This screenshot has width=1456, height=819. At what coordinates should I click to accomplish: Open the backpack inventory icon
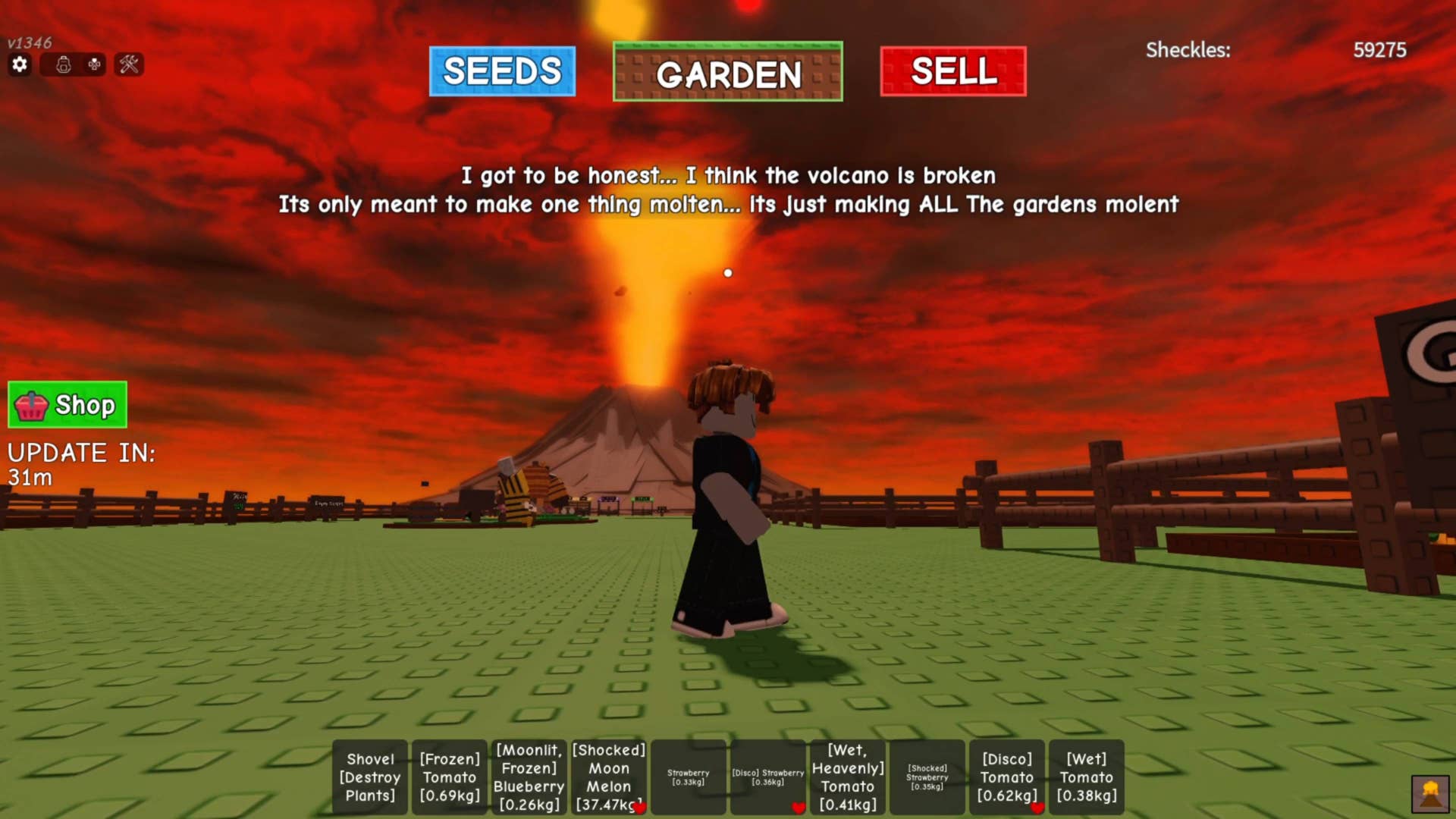click(64, 64)
